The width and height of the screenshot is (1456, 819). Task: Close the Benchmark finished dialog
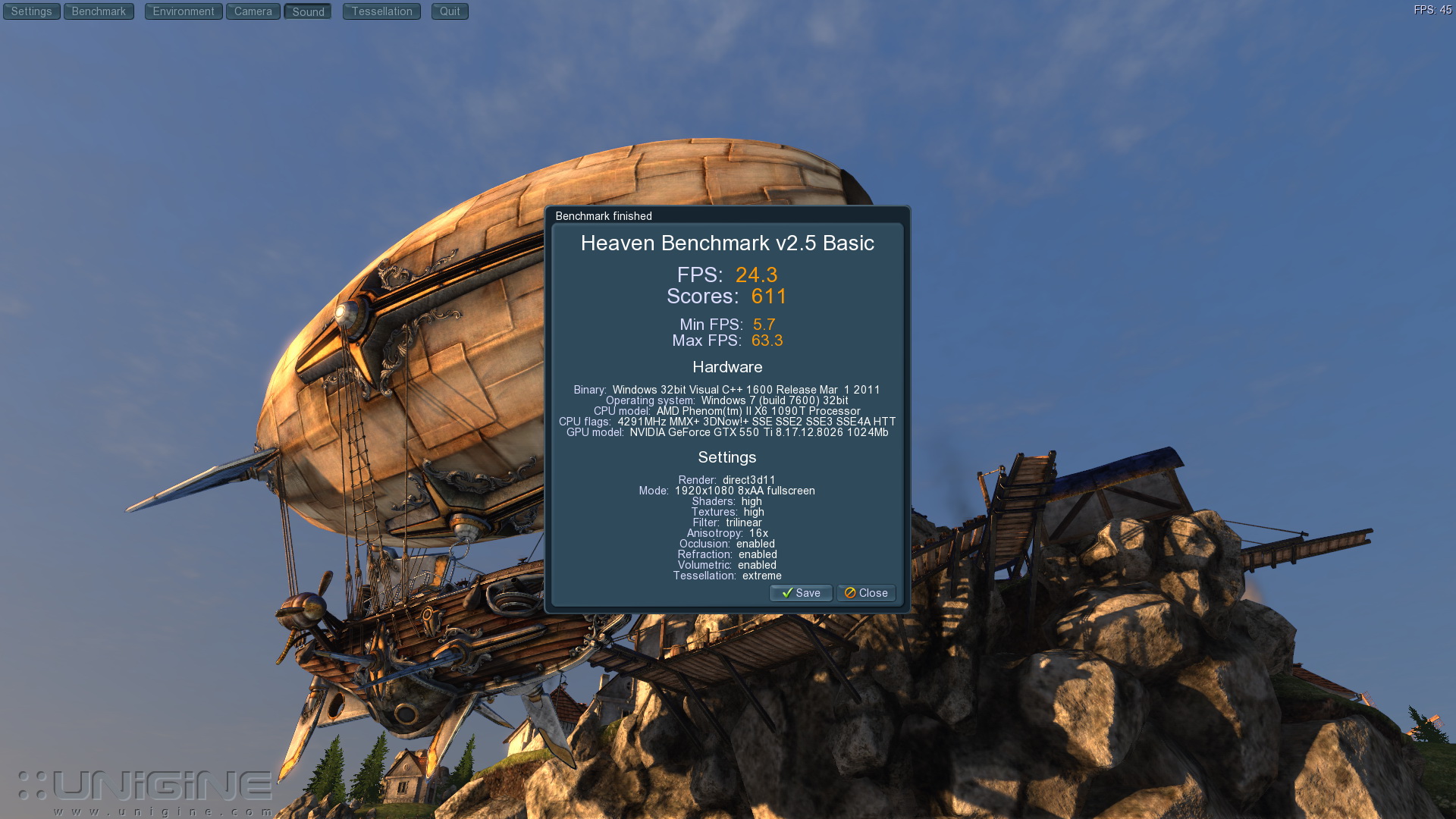pos(866,593)
